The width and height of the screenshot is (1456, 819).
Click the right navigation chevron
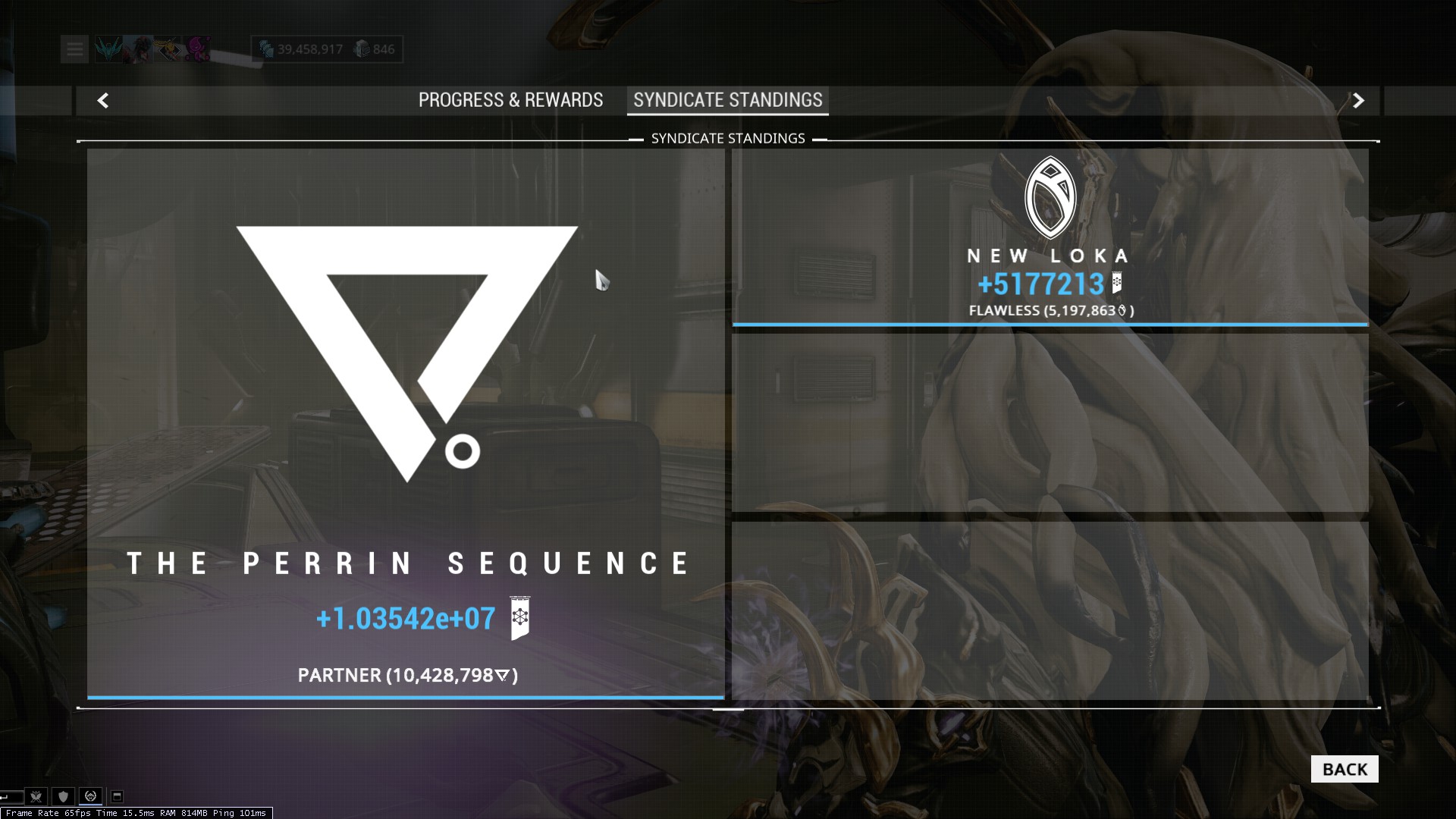pyautogui.click(x=1358, y=99)
